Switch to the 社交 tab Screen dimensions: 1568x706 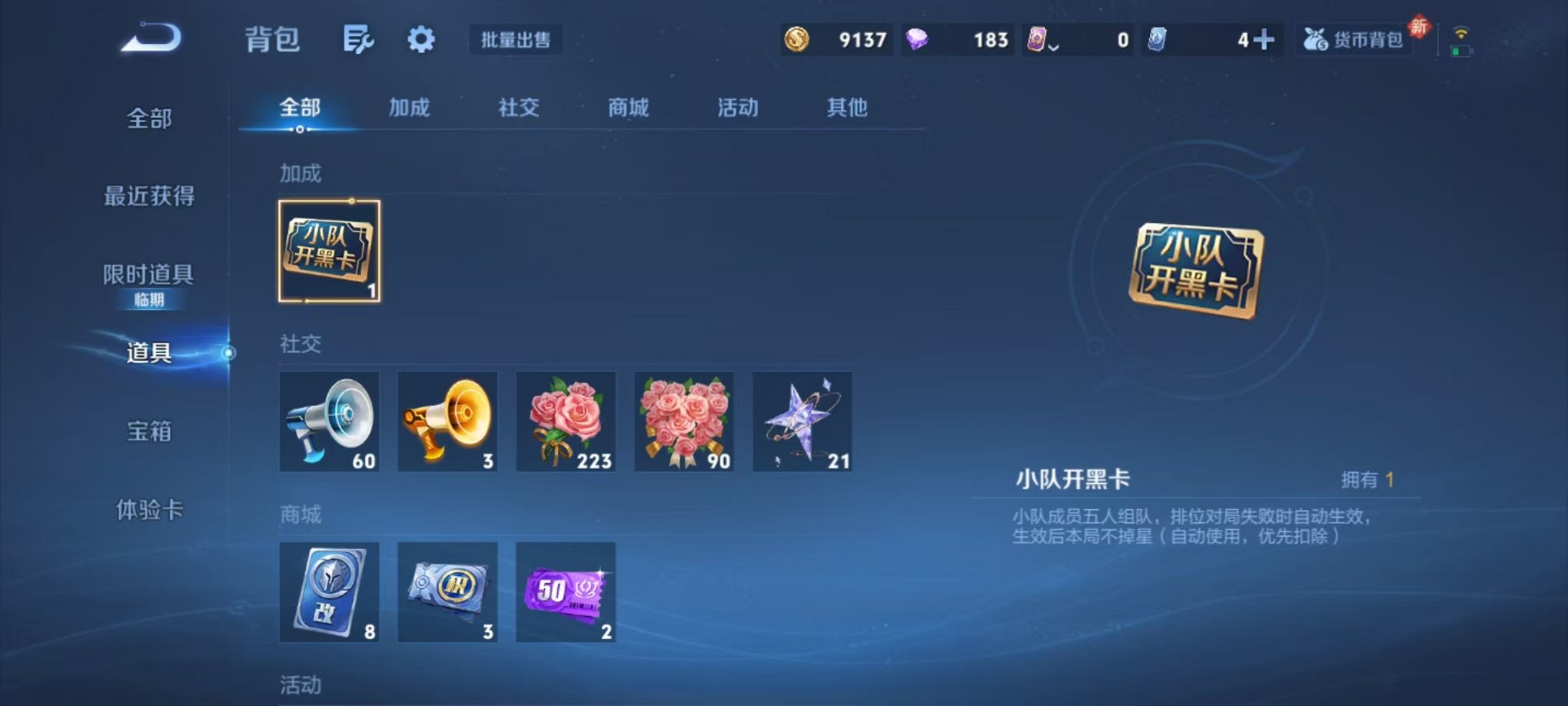click(x=517, y=108)
